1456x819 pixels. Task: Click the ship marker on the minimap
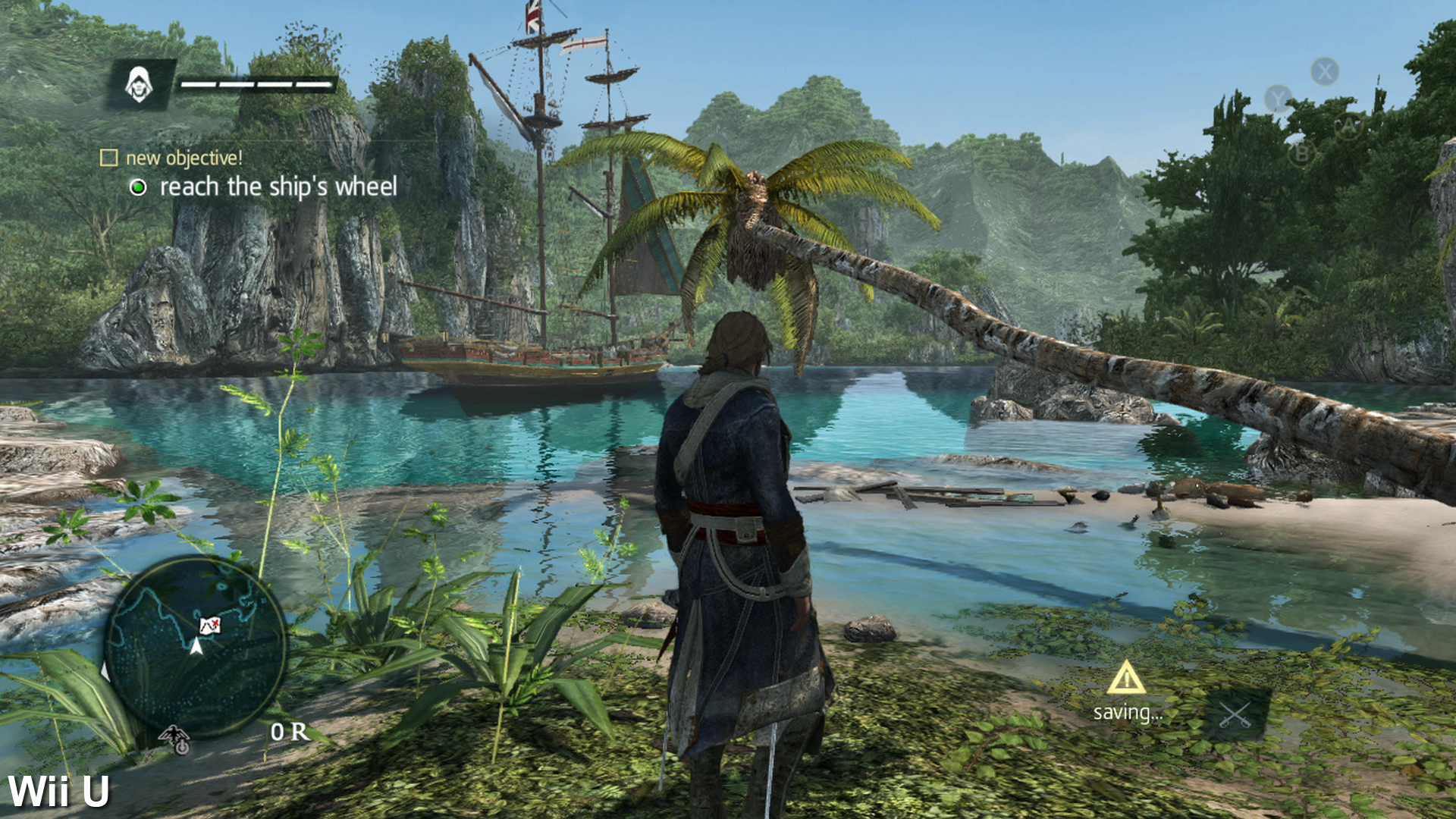coord(210,625)
